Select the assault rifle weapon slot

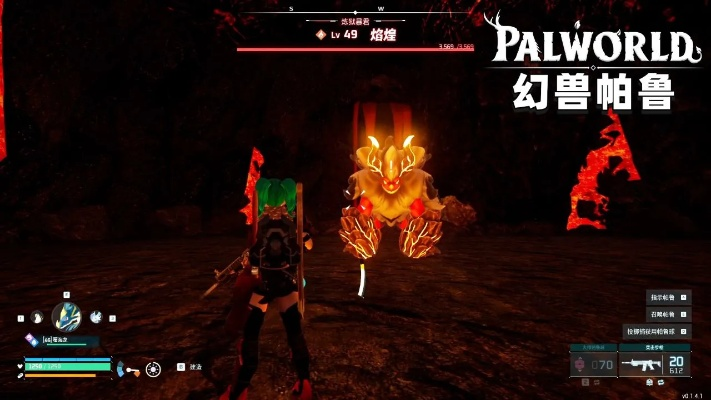click(x=644, y=366)
